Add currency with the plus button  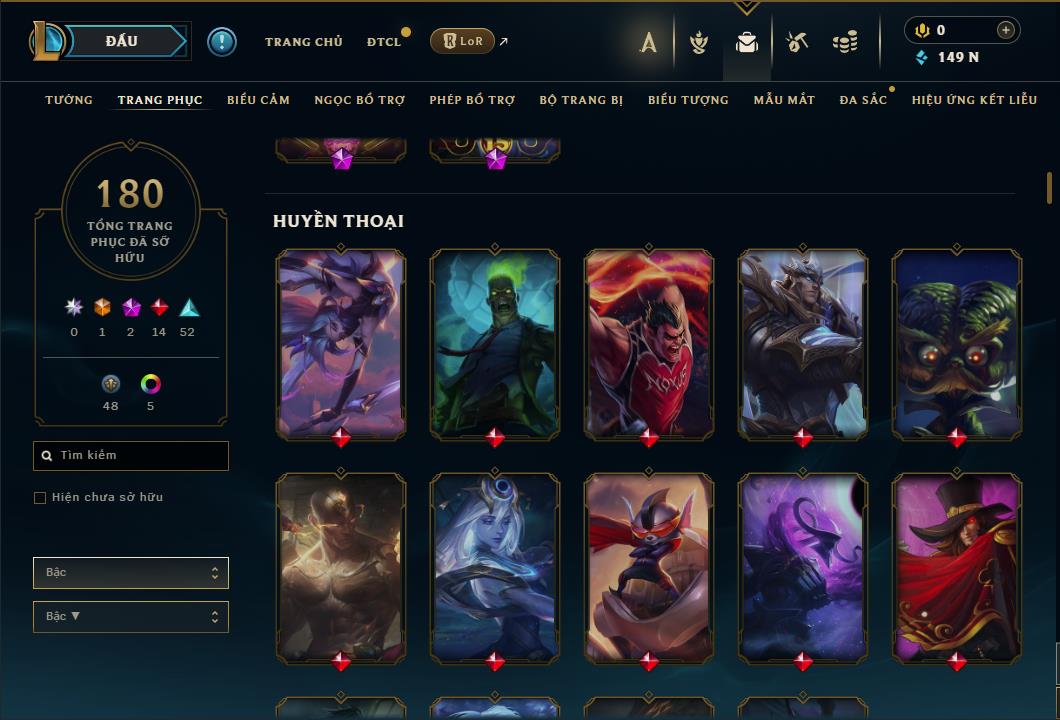pyautogui.click(x=1006, y=30)
